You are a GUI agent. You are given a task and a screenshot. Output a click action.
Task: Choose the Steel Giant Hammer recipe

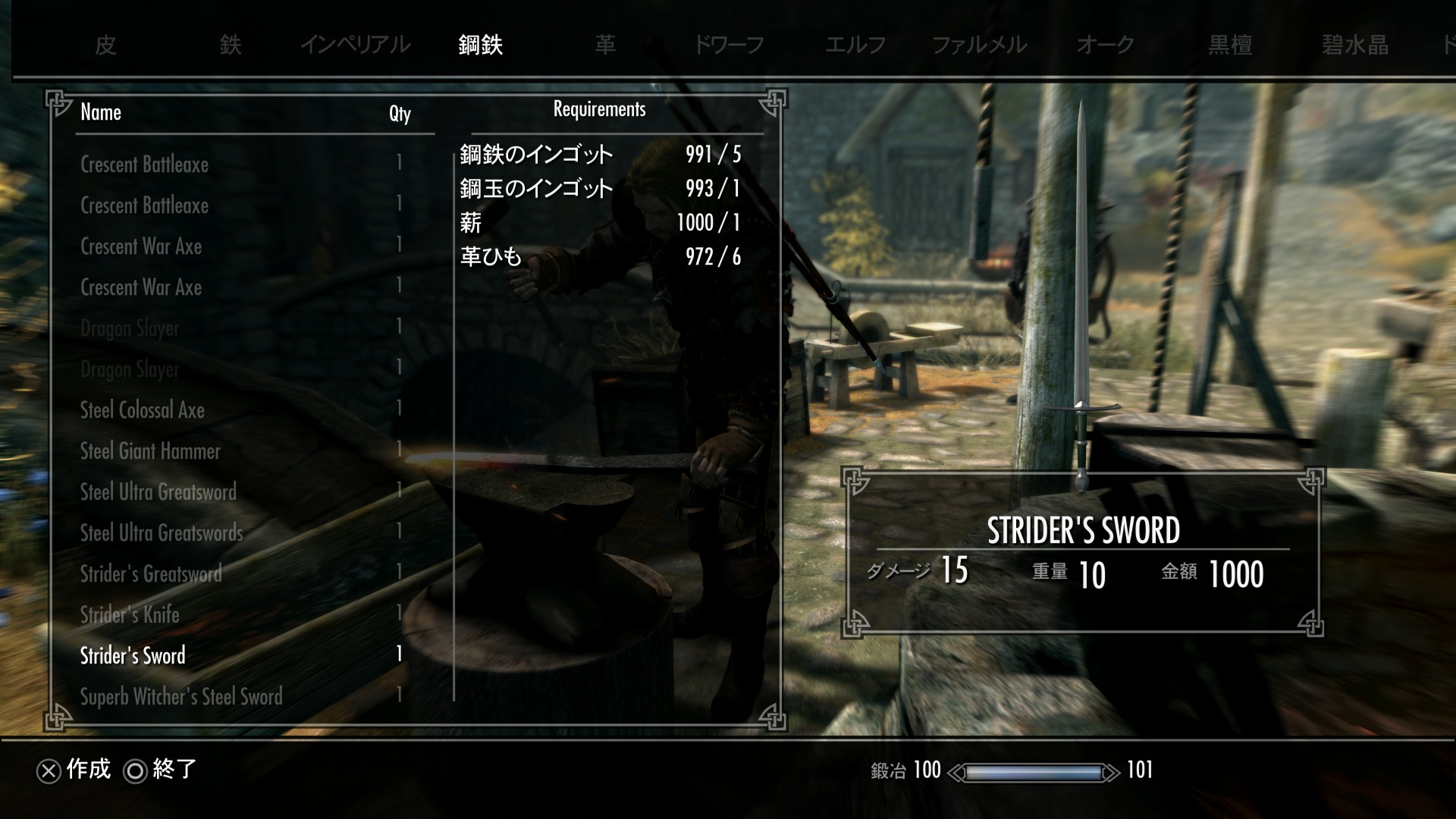150,451
